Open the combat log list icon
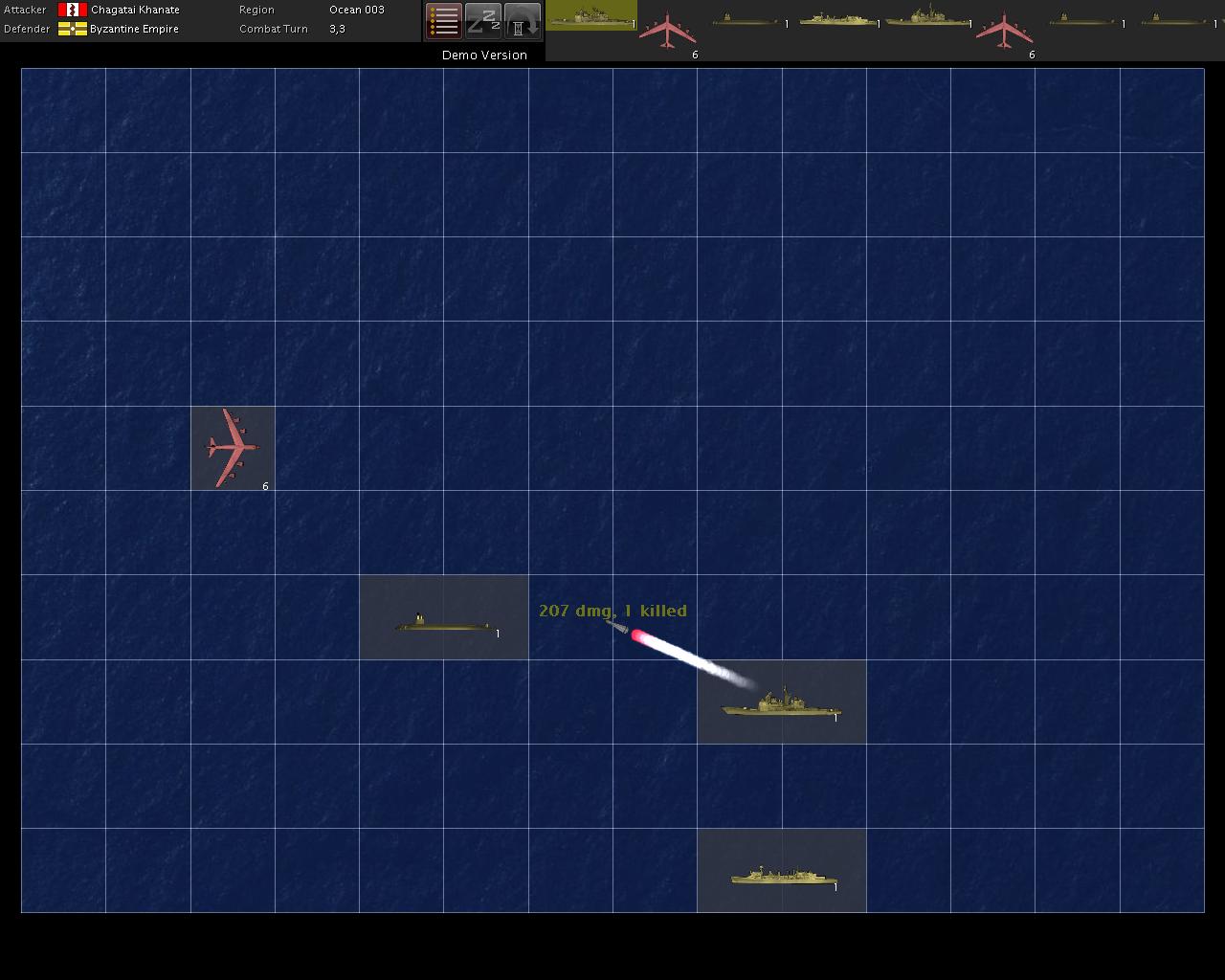This screenshot has width=1225, height=980. [x=444, y=21]
